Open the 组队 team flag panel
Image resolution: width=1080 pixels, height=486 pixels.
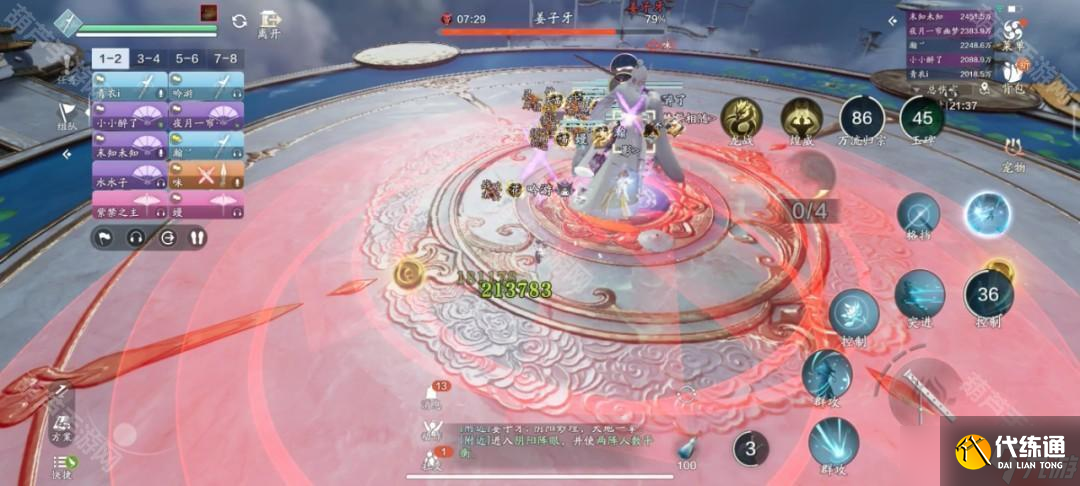67,116
